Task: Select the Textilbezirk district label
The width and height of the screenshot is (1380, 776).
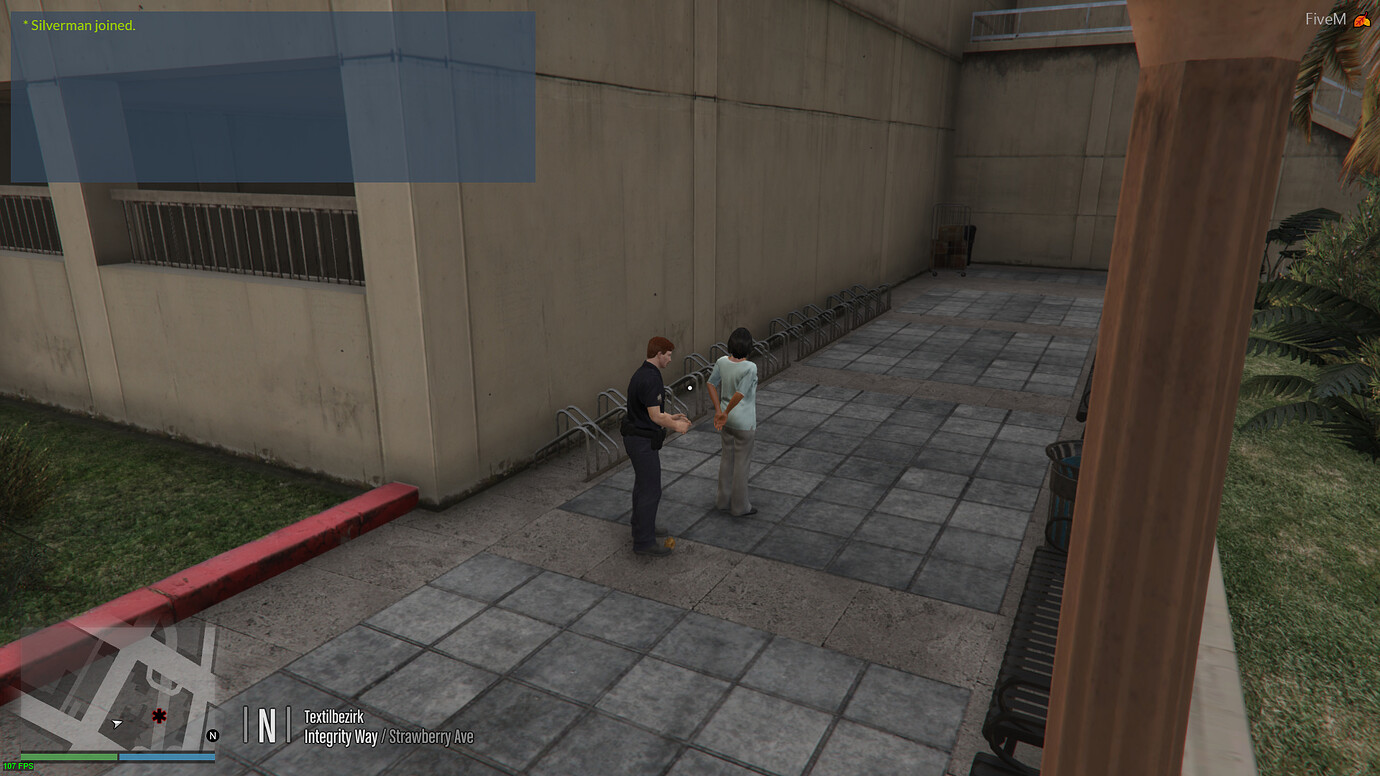Action: pyautogui.click(x=333, y=717)
